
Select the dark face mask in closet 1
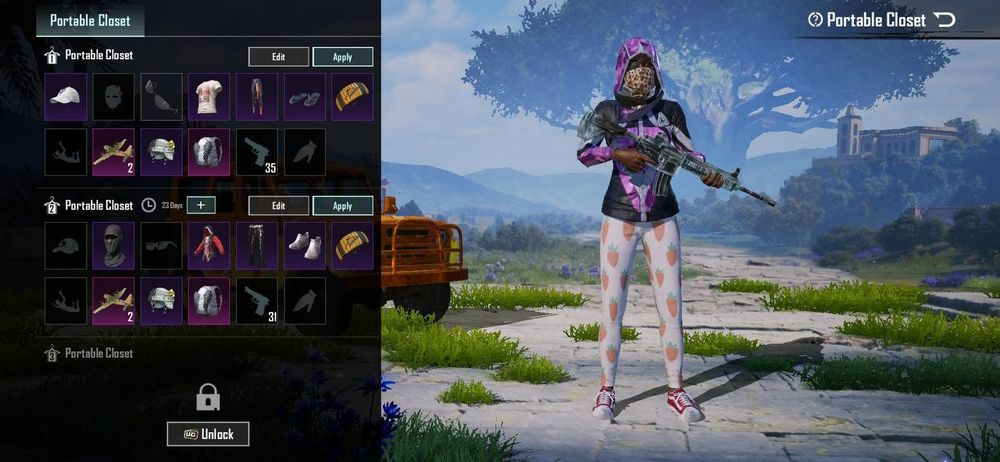coord(113,97)
